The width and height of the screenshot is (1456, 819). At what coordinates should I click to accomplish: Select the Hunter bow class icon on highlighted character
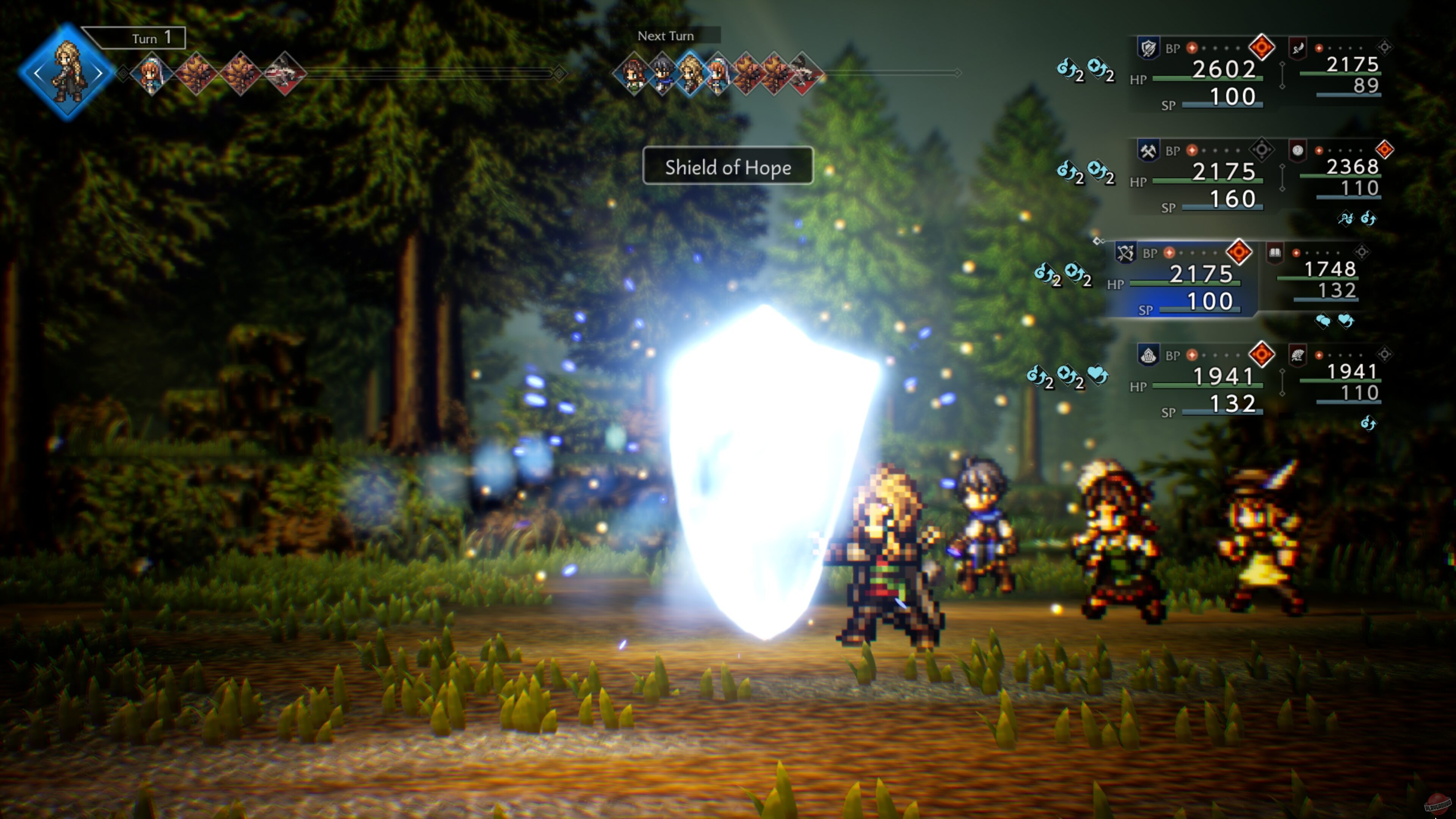(1126, 253)
